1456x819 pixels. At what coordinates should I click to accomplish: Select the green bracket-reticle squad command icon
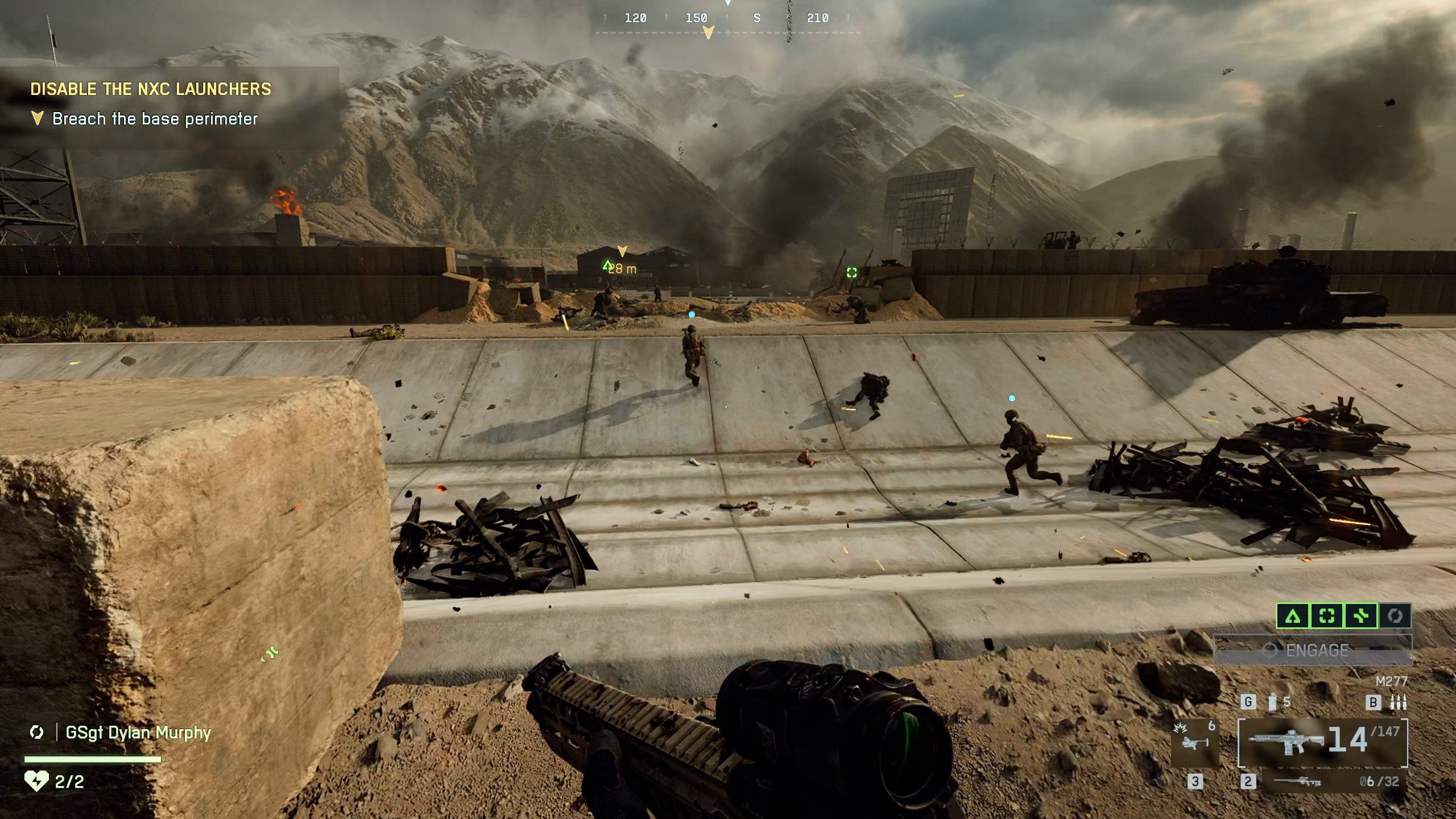(1327, 615)
